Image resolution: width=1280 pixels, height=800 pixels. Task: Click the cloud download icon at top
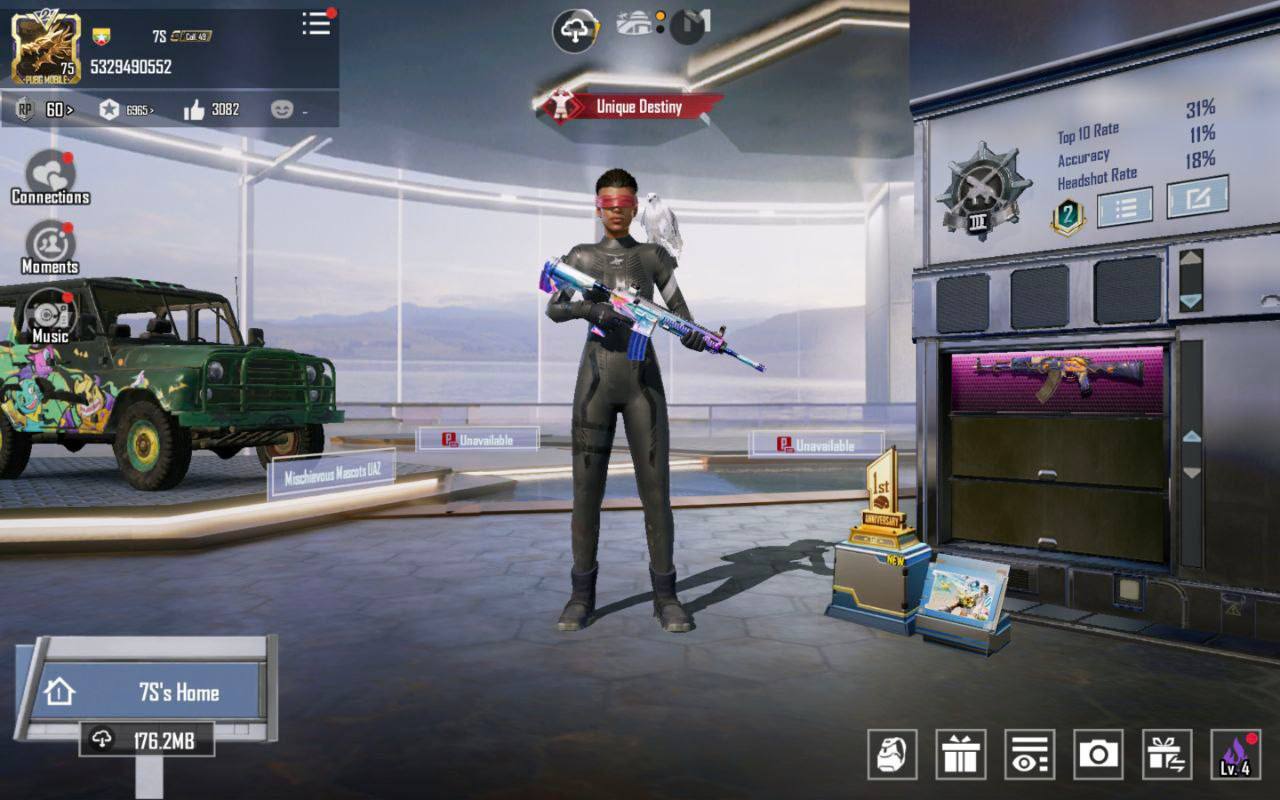point(575,31)
